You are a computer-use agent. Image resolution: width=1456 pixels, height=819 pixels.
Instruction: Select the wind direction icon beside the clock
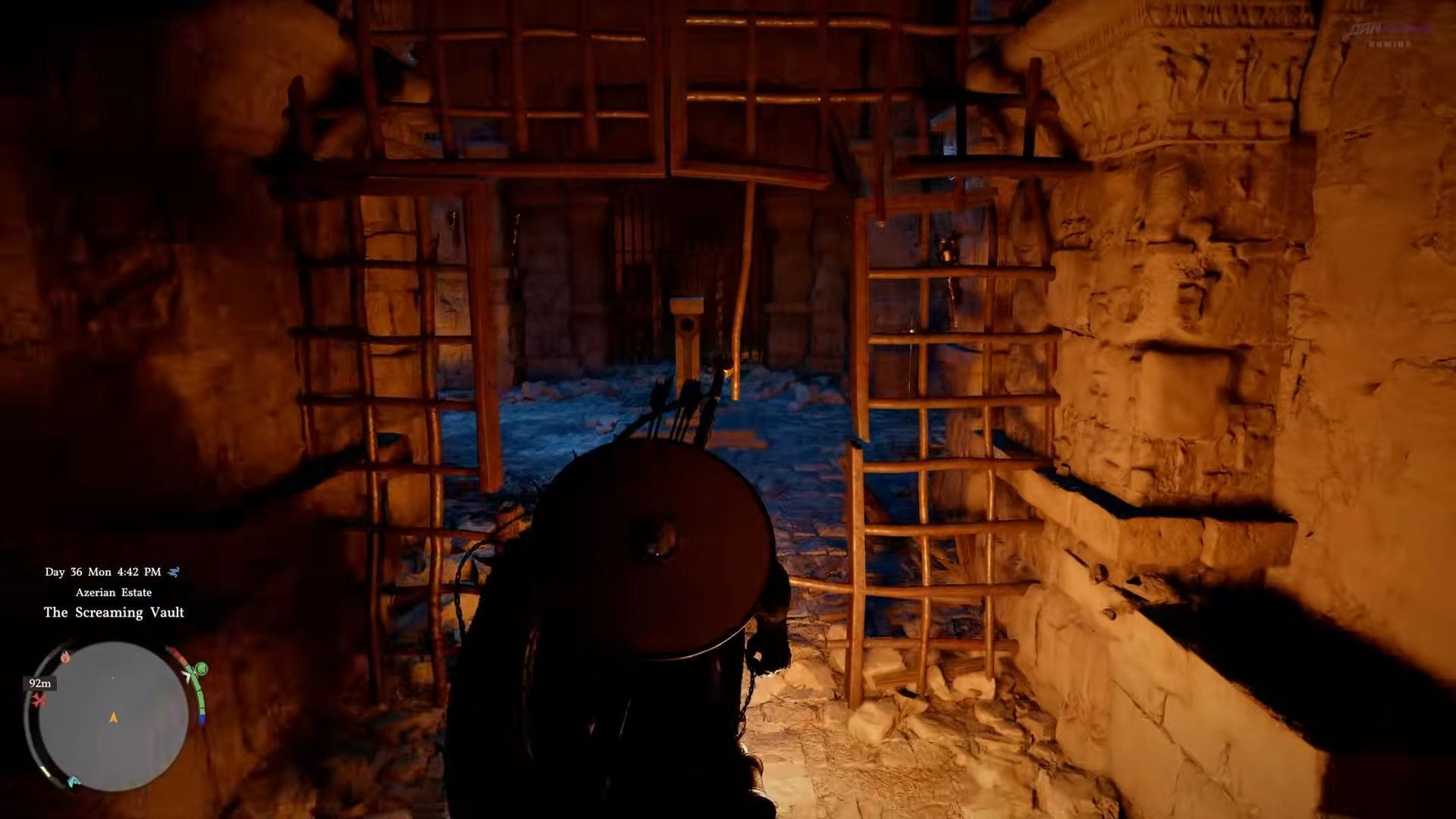174,573
